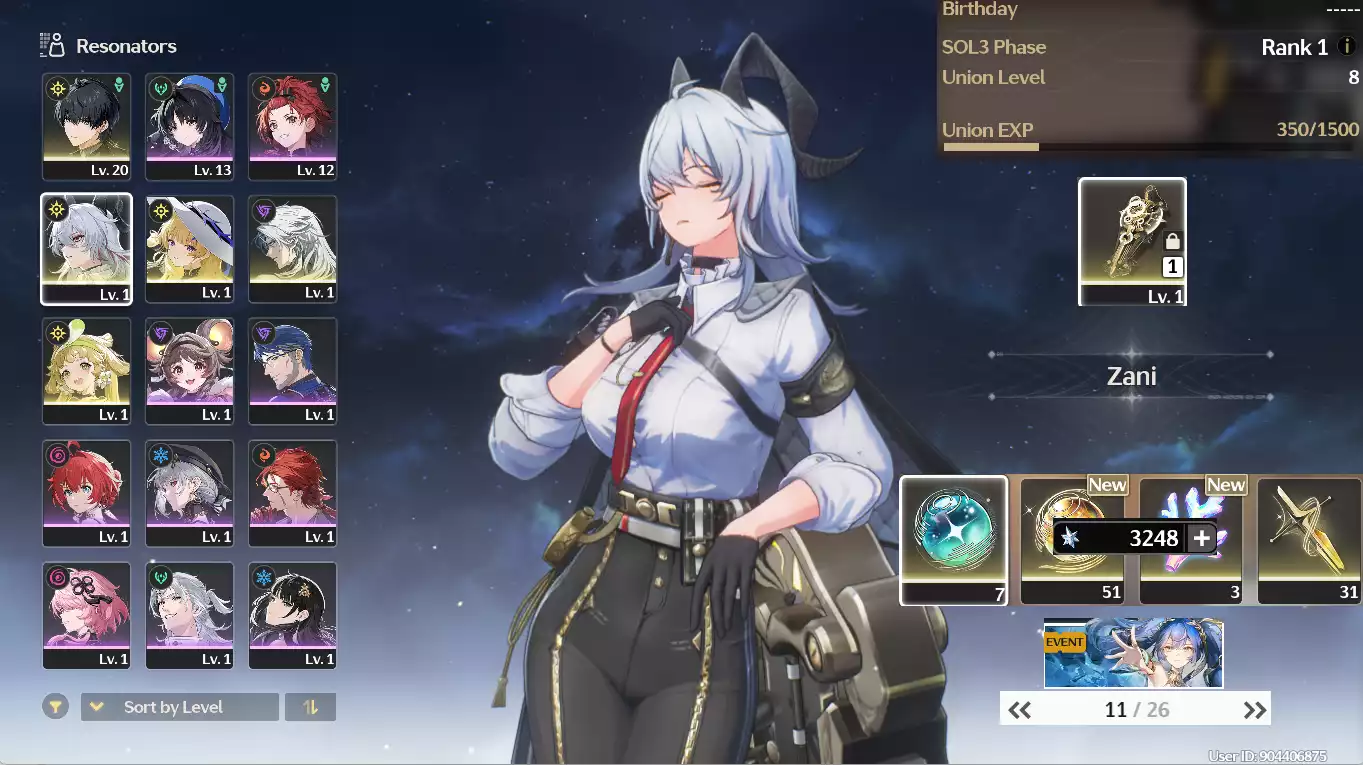Choose the resonator with yellow flower hat
1363x765 pixels.
point(87,371)
